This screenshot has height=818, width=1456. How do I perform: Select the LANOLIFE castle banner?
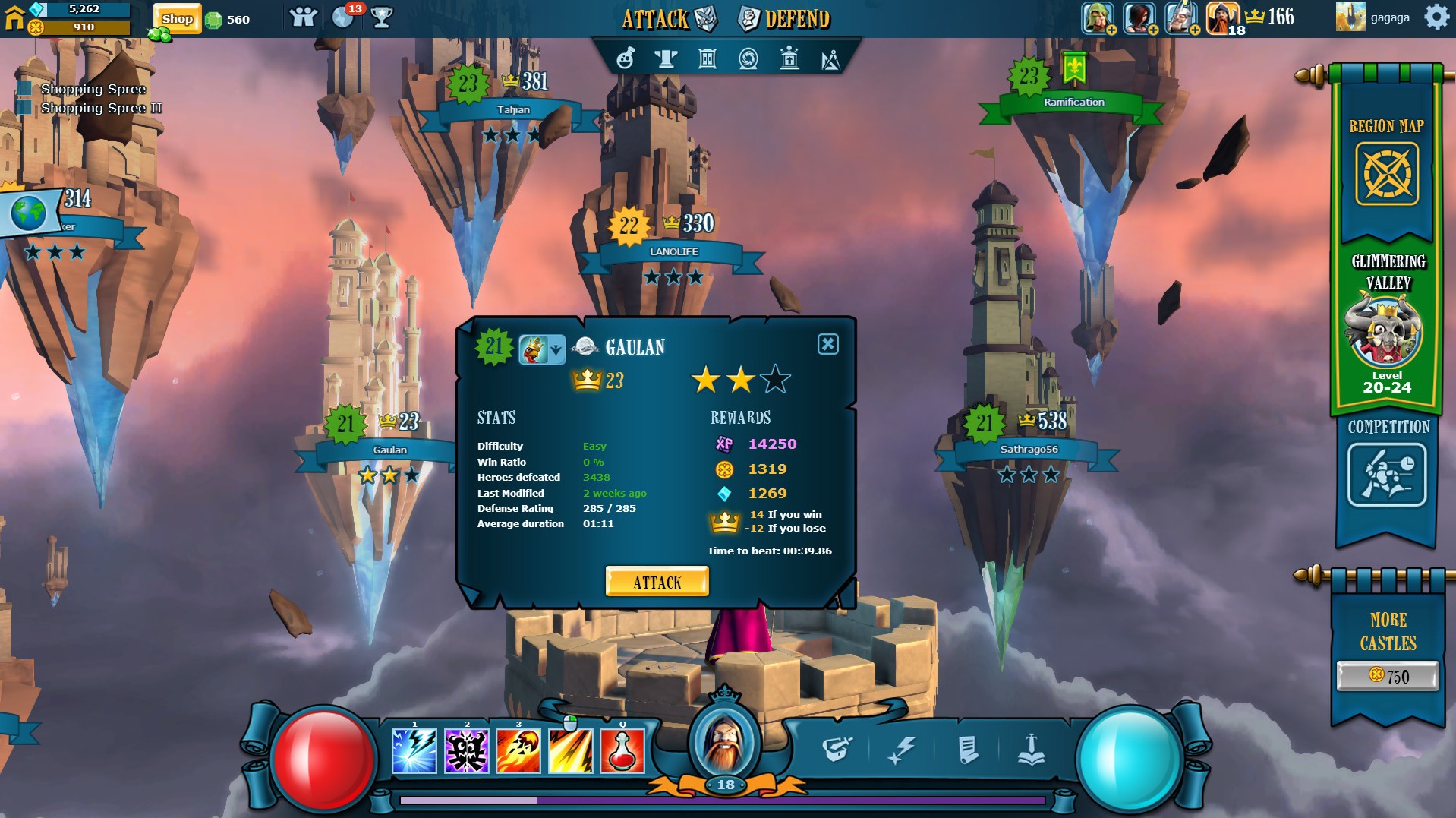point(673,252)
